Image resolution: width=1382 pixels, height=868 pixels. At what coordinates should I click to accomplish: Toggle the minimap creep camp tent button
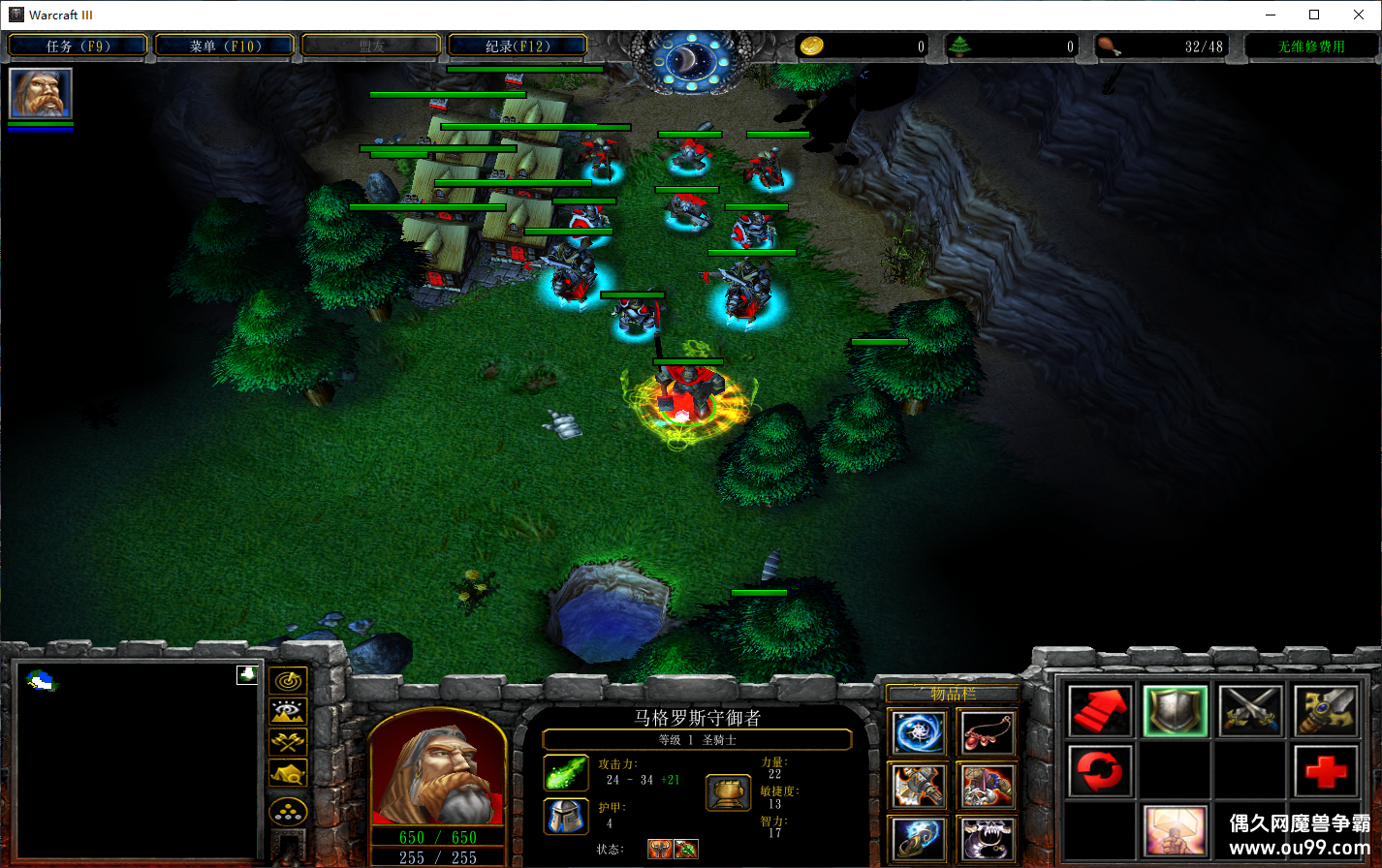pyautogui.click(x=288, y=773)
